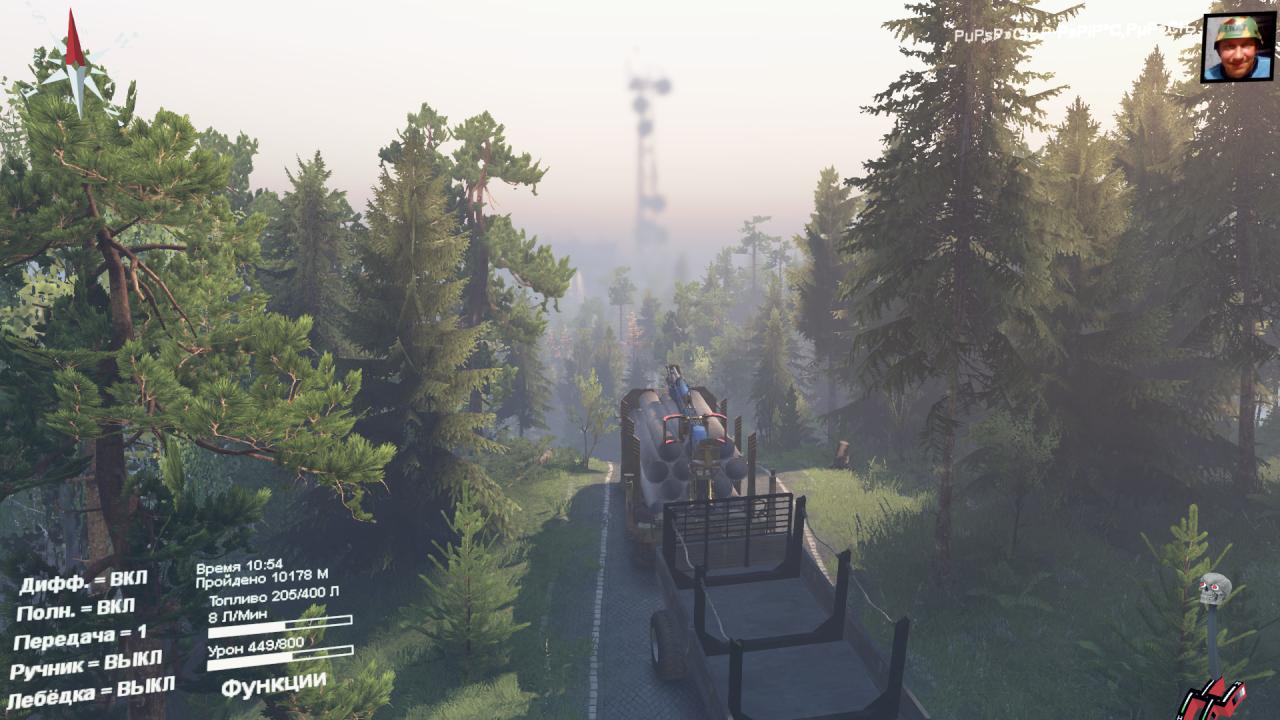The width and height of the screenshot is (1280, 720).
Task: Open the Функции menu
Action: coord(273,685)
